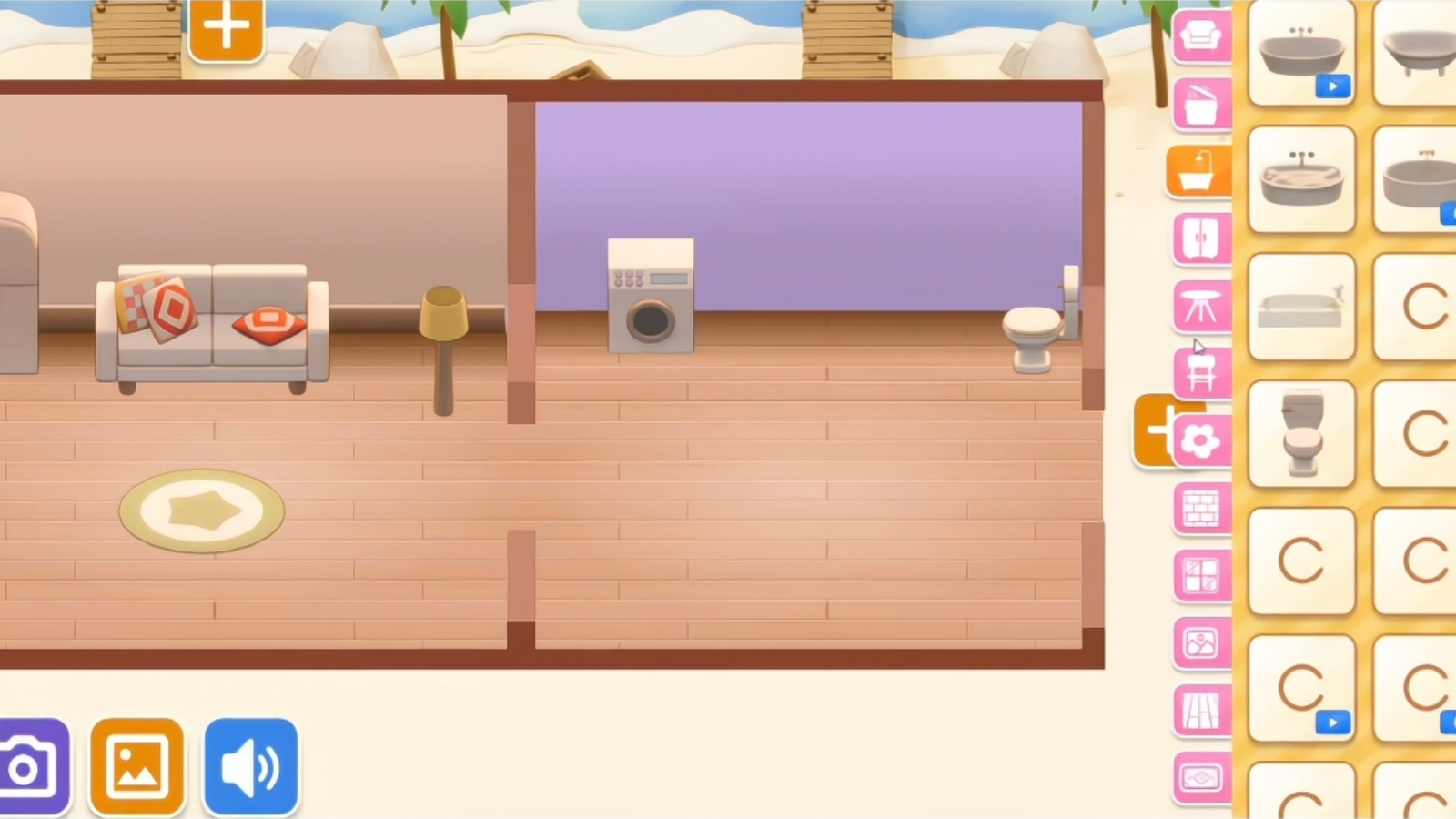Screen dimensions: 1456x819
Task: Open the bathtub category in sidebar
Action: coord(1199,170)
